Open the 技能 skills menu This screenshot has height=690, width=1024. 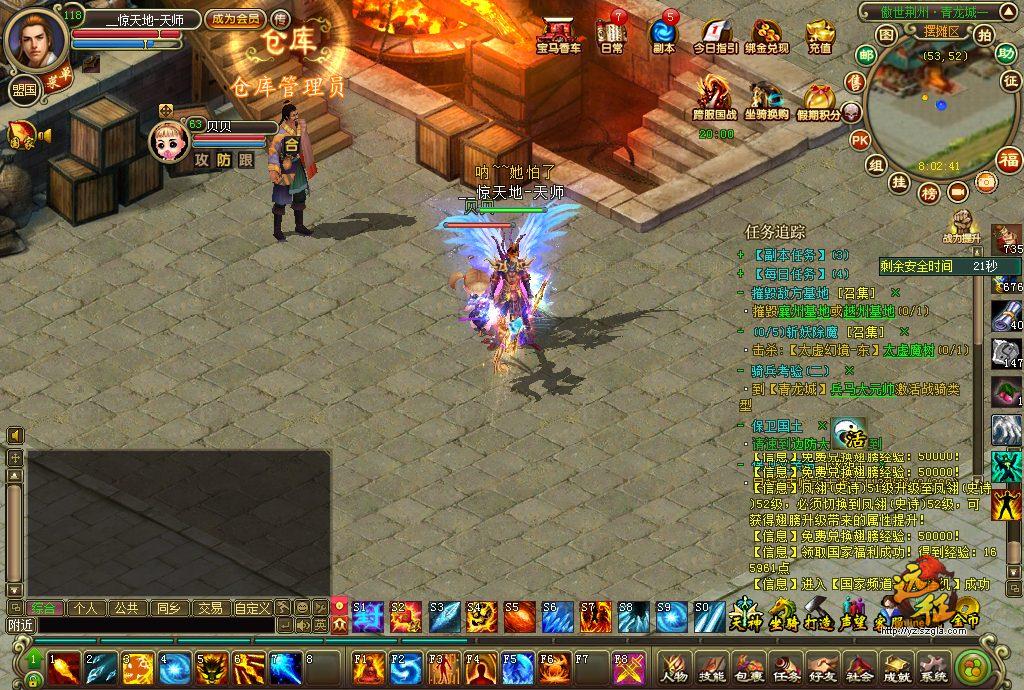coord(711,667)
